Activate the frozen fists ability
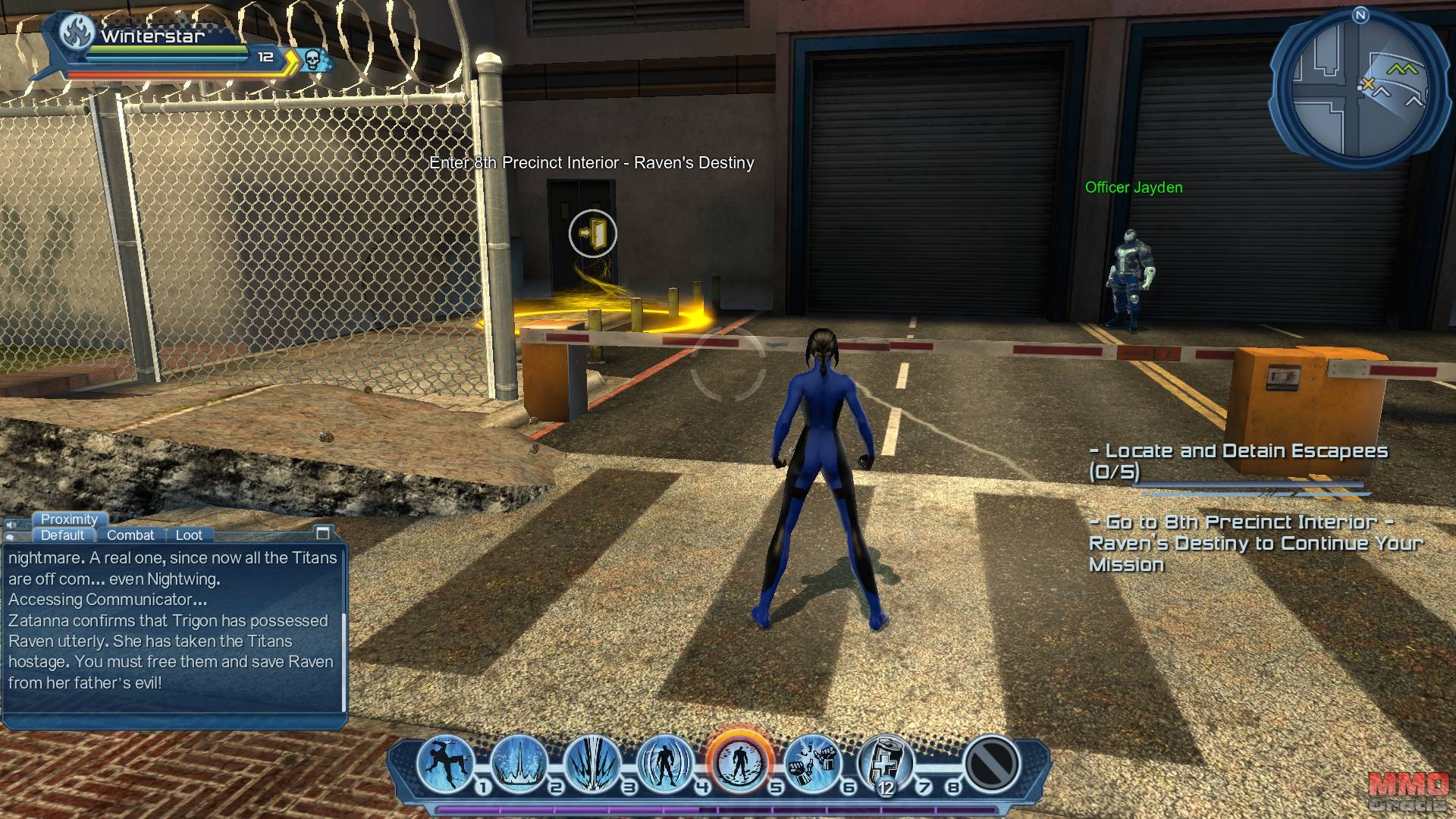The height and width of the screenshot is (819, 1456). tap(812, 761)
